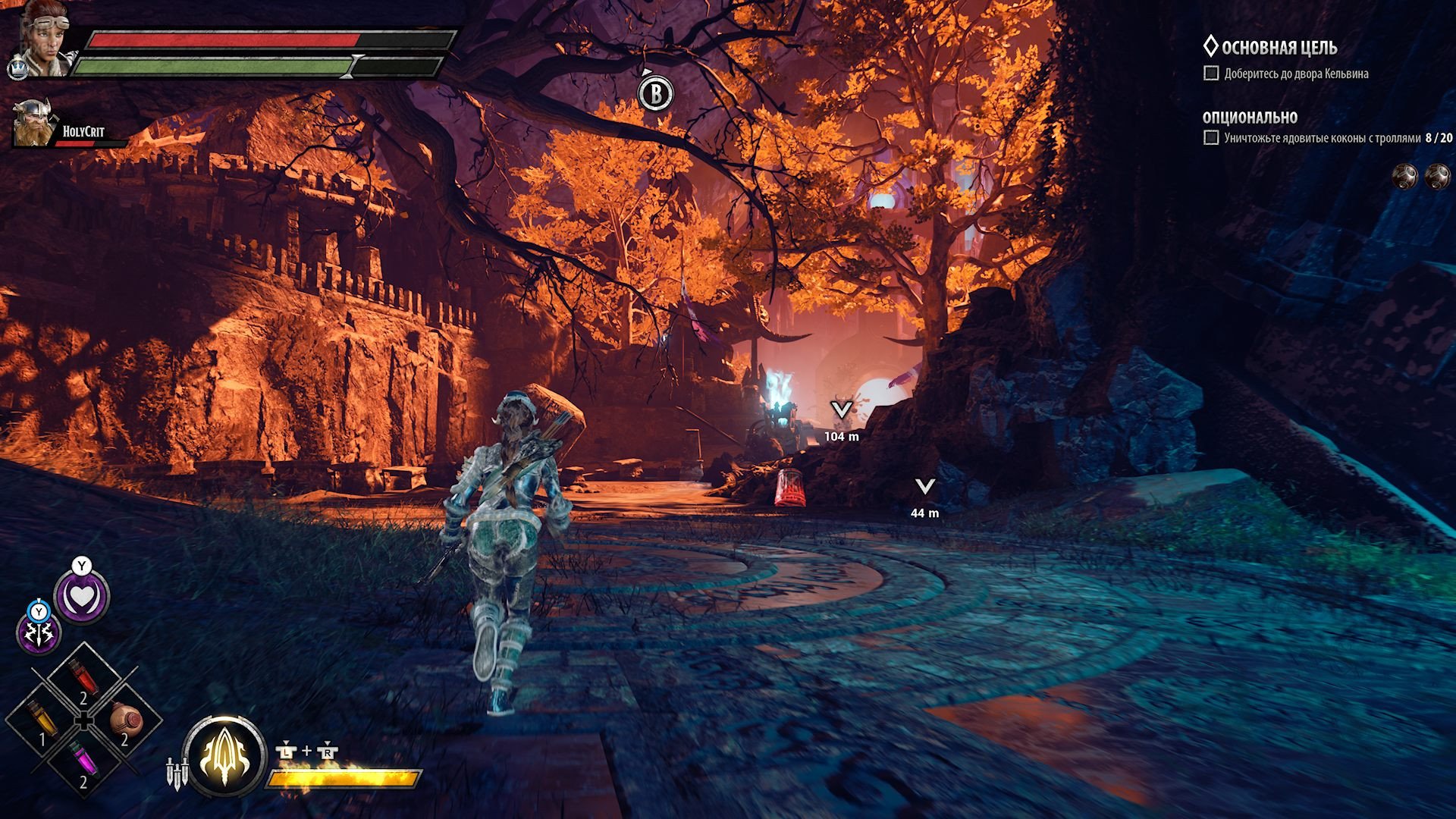This screenshot has width=1456, height=819.
Task: Activate the lightning arrow ability
Action: [x=38, y=633]
